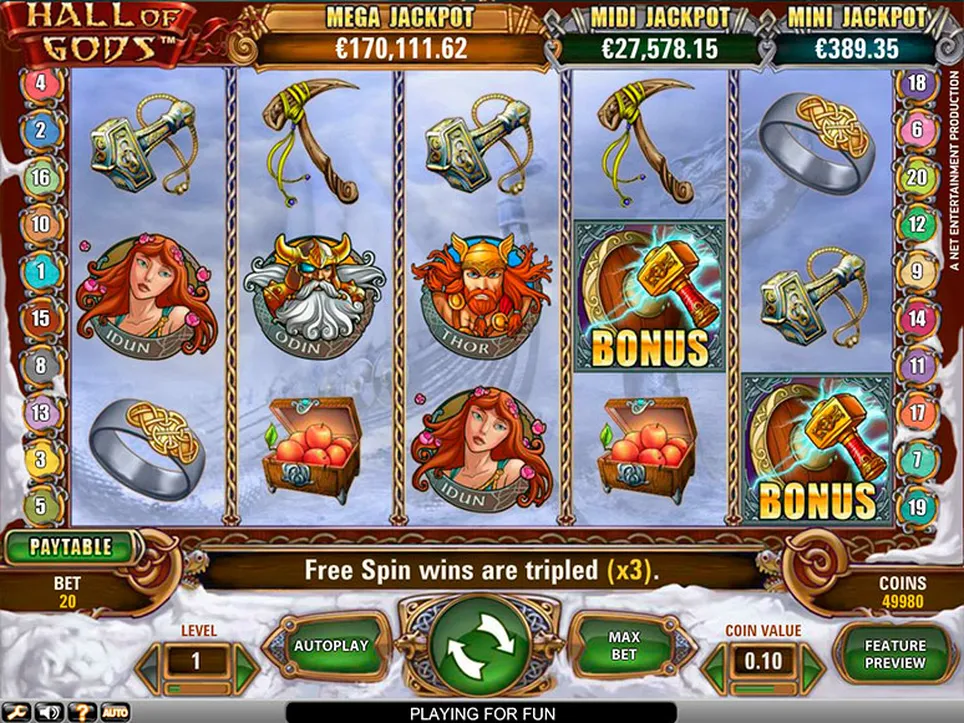Open the Paytable
The height and width of the screenshot is (723, 964).
[70, 547]
